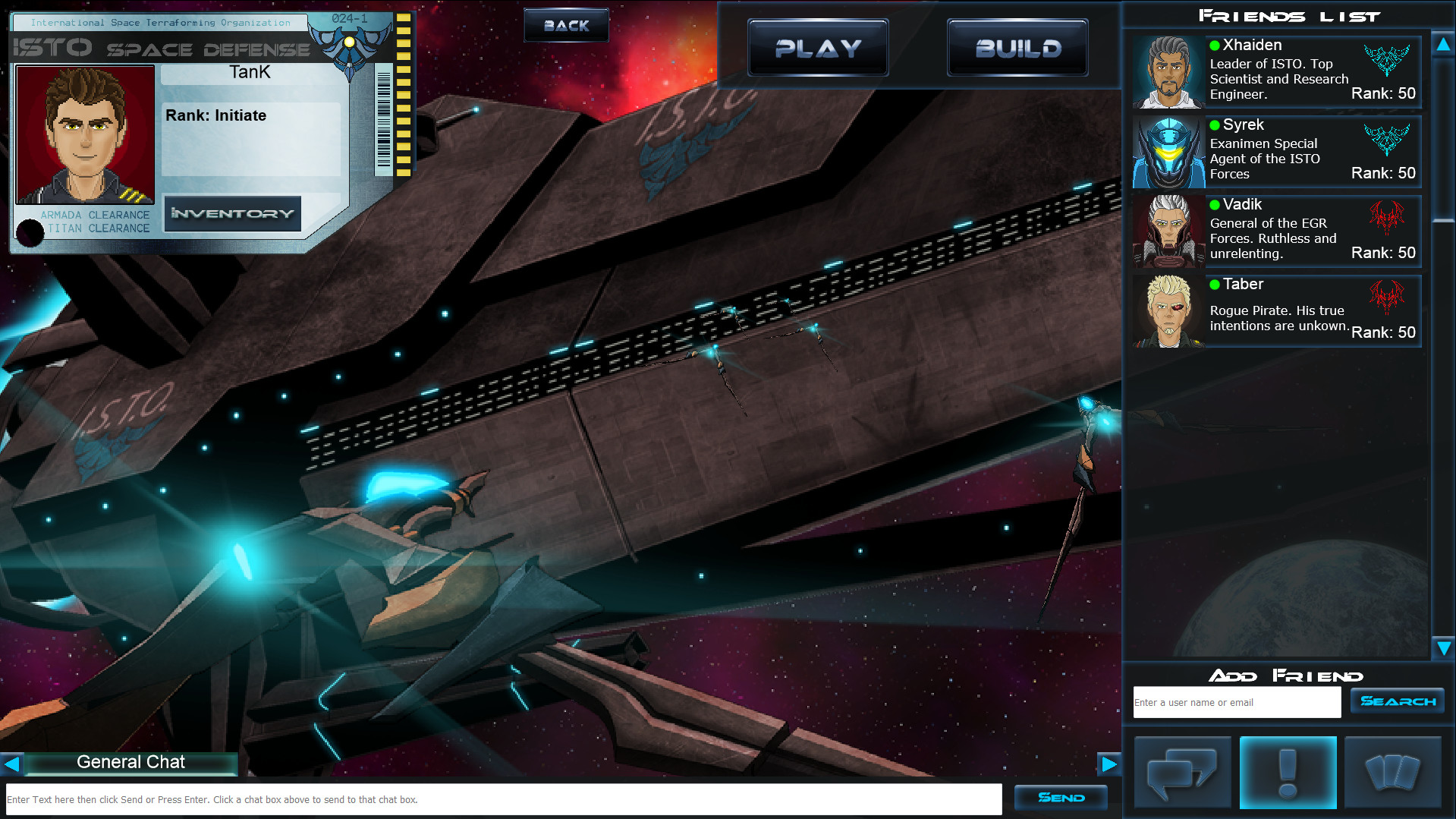Click Xhaiden's green online status indicator
This screenshot has height=819, width=1456.
pos(1215,45)
